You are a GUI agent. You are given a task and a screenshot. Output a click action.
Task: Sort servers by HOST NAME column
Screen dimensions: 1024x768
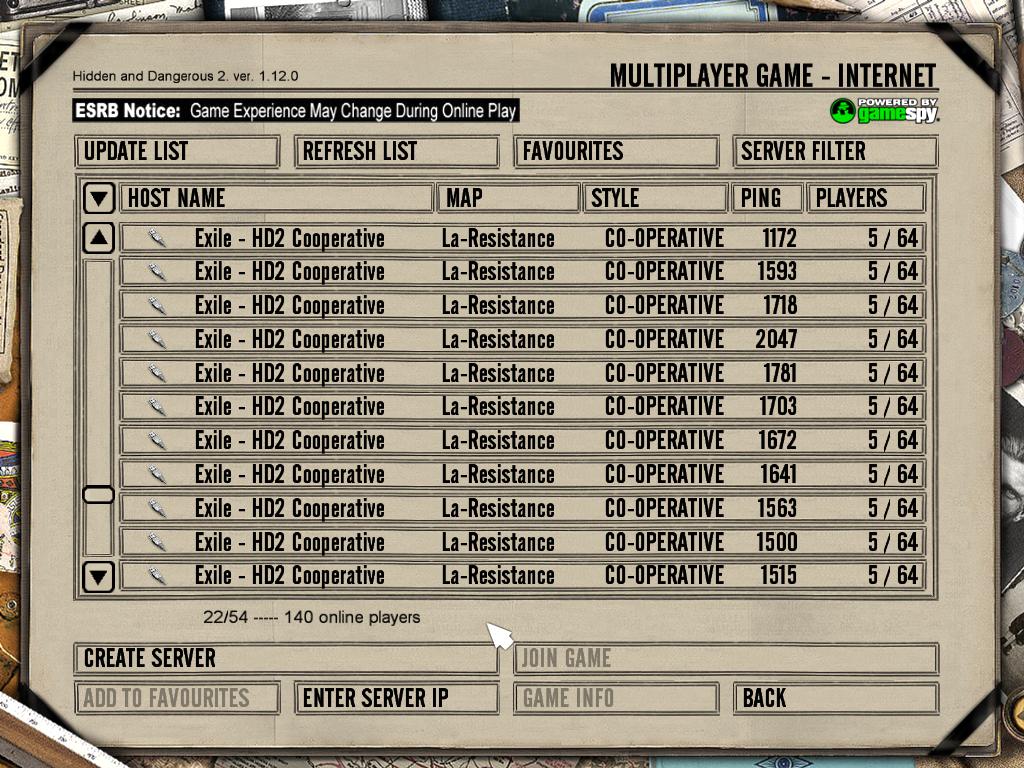coord(276,198)
